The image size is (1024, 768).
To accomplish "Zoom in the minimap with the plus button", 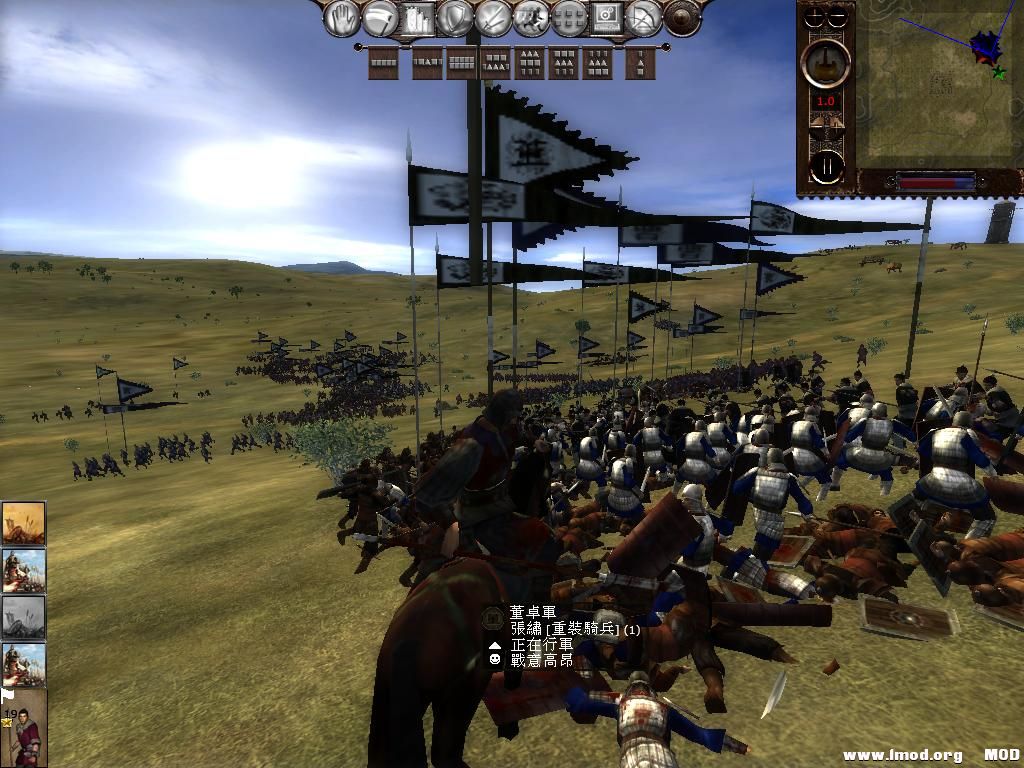I will click(x=816, y=17).
